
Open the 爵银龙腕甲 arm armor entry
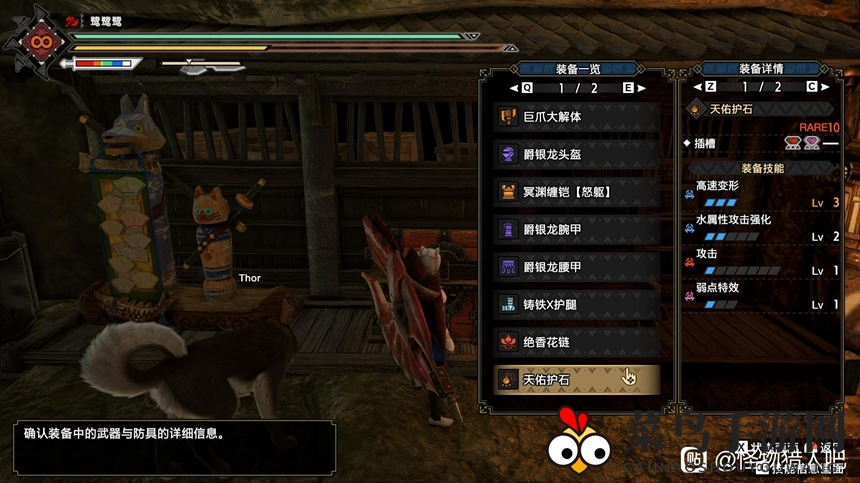tap(576, 229)
